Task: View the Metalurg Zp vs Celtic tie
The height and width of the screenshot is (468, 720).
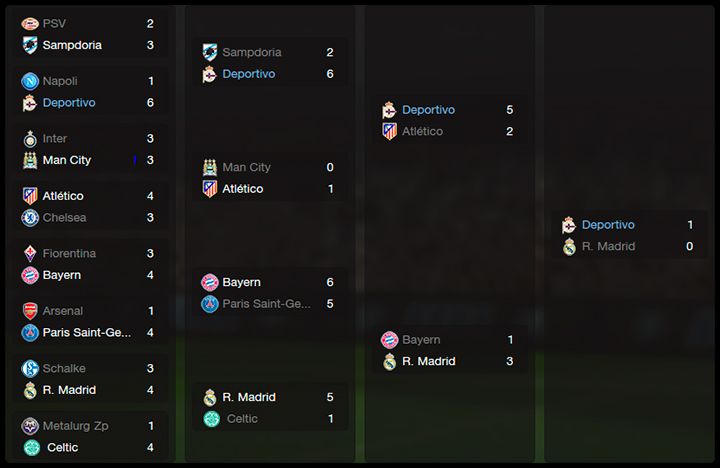Action: (x=88, y=437)
